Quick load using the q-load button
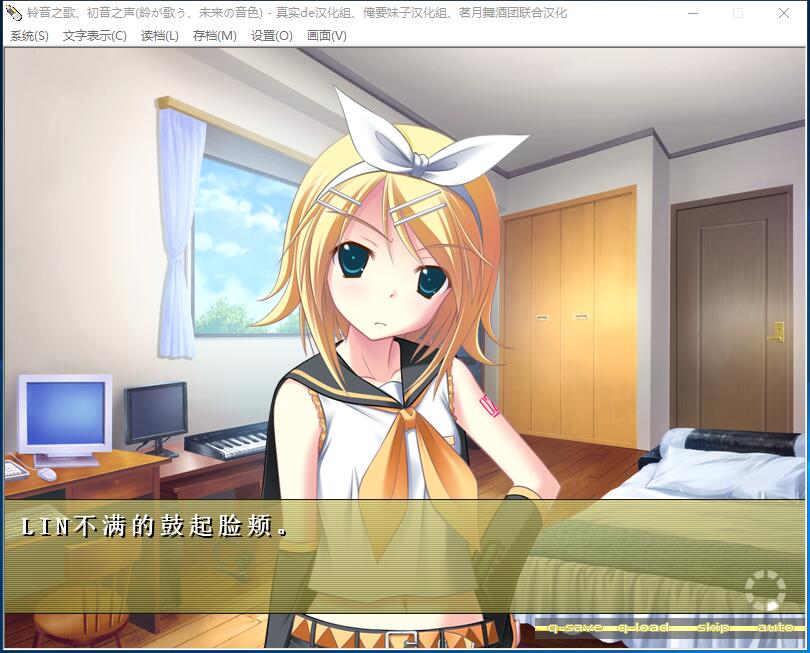Screen dimensions: 810x653 (x=643, y=627)
